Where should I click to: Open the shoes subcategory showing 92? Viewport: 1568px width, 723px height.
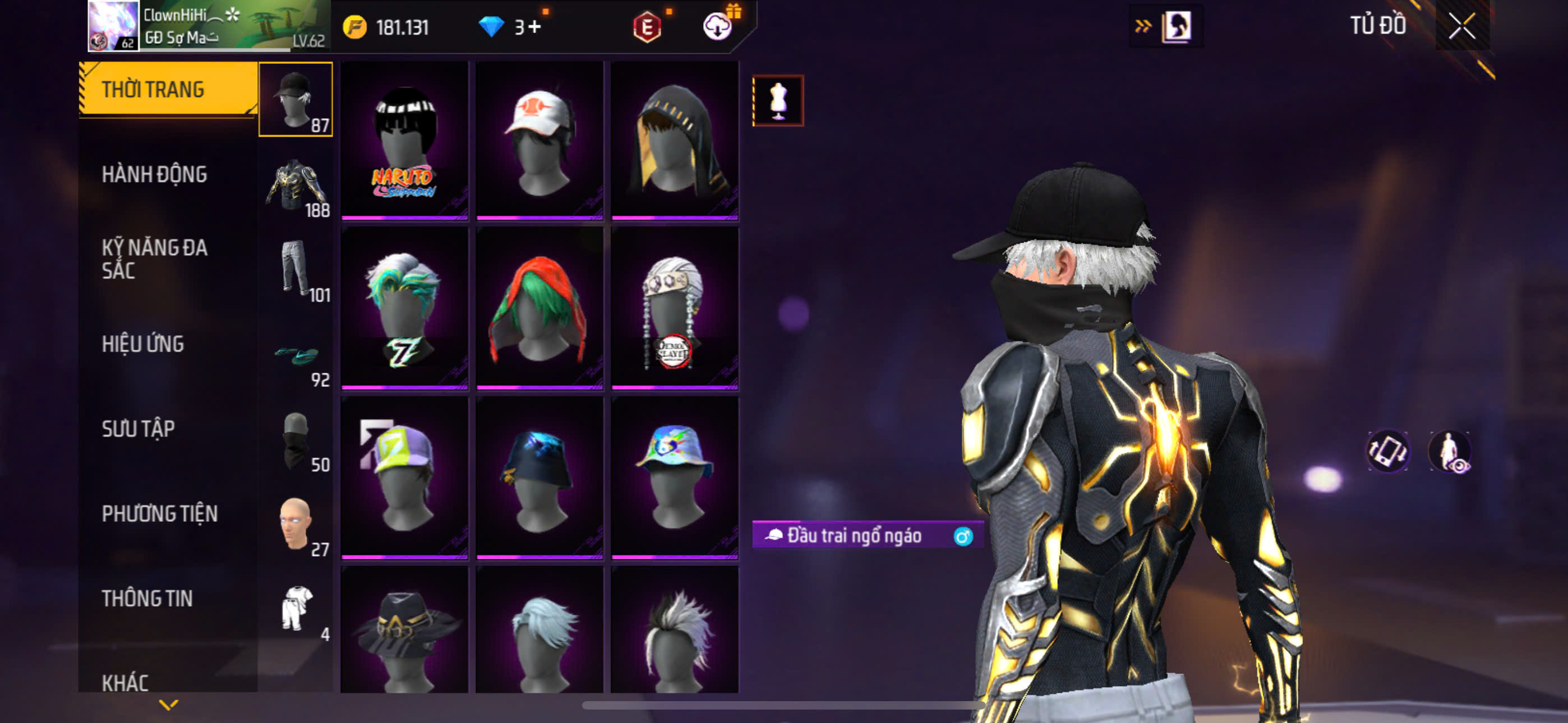296,355
